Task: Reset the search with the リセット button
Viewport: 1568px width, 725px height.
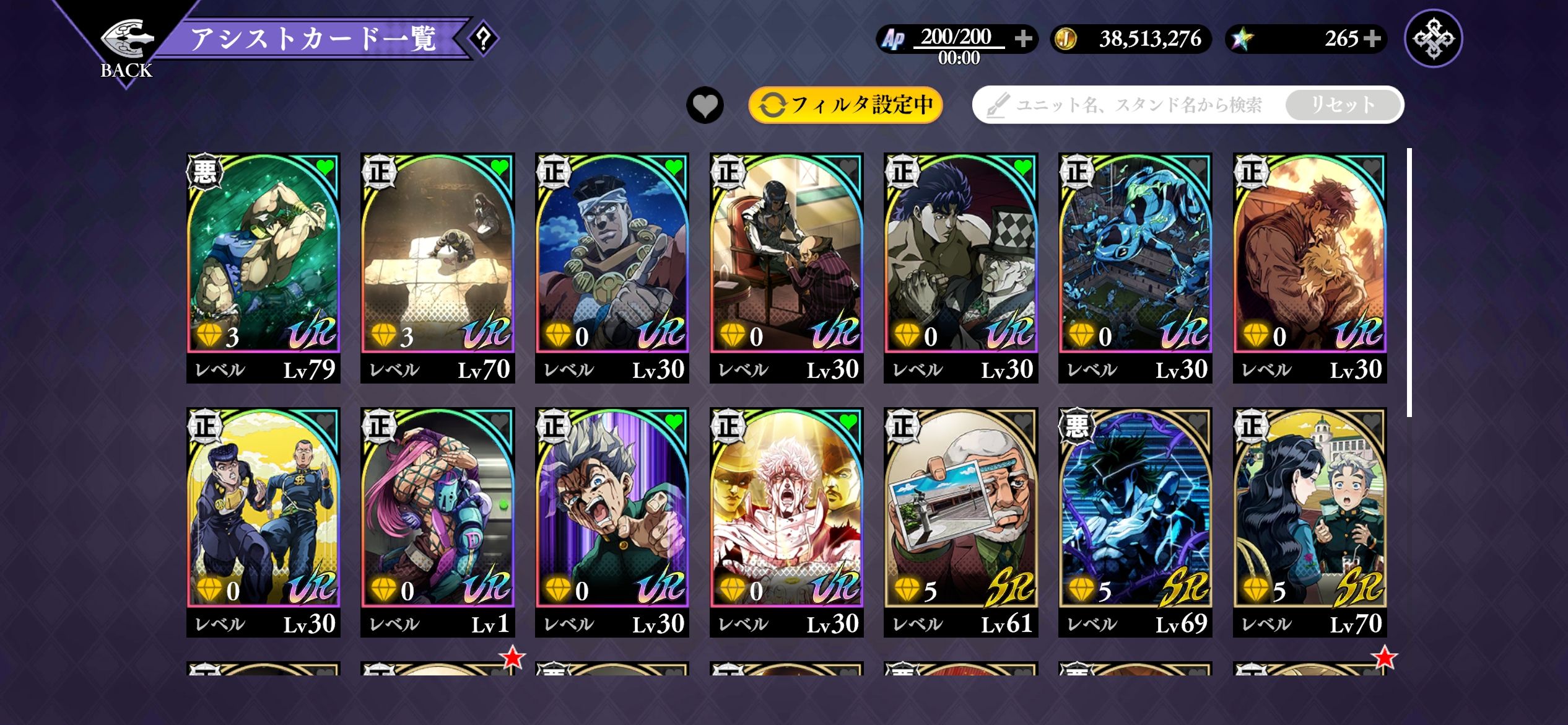Action: click(1343, 105)
